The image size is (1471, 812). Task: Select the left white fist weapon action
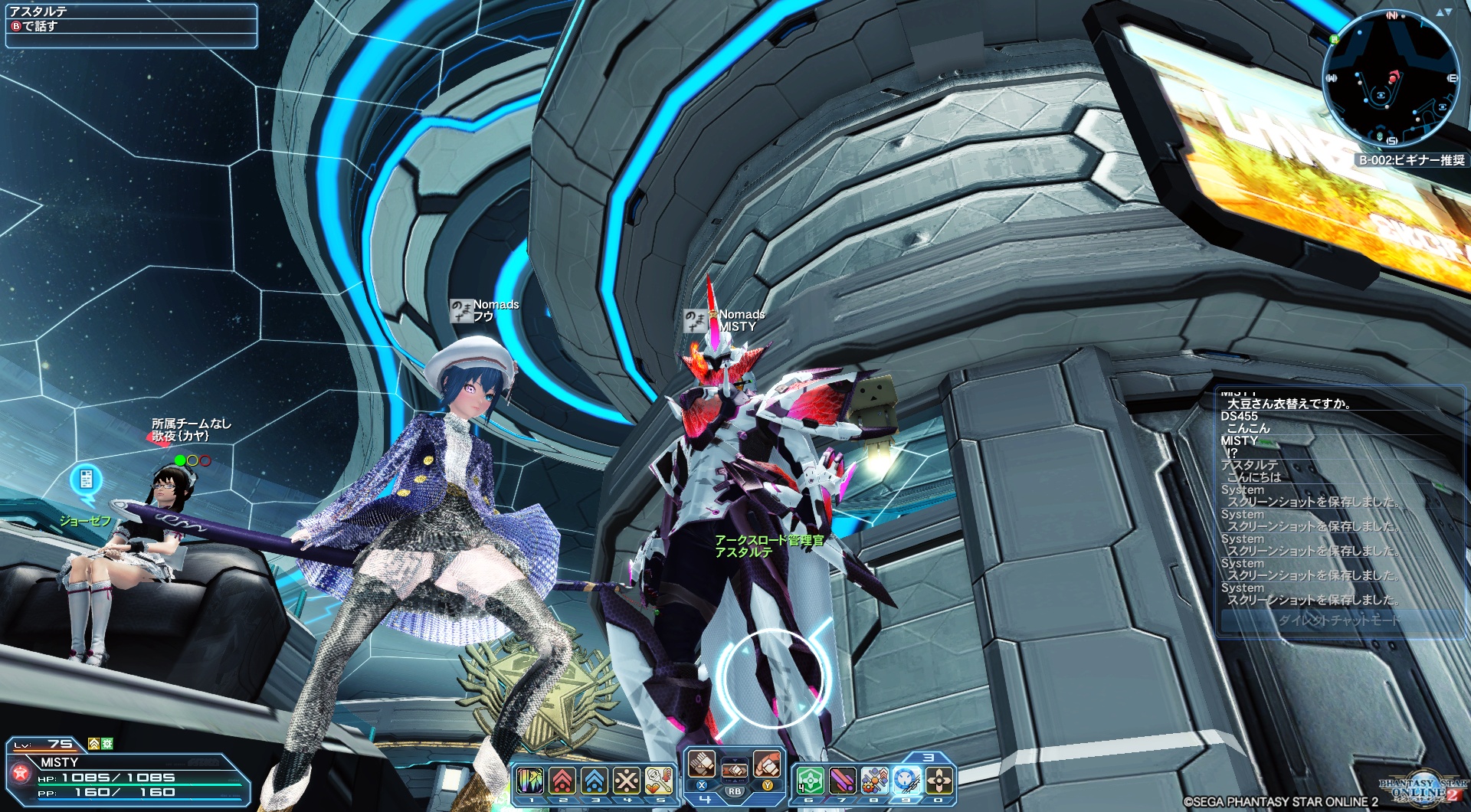(x=701, y=764)
